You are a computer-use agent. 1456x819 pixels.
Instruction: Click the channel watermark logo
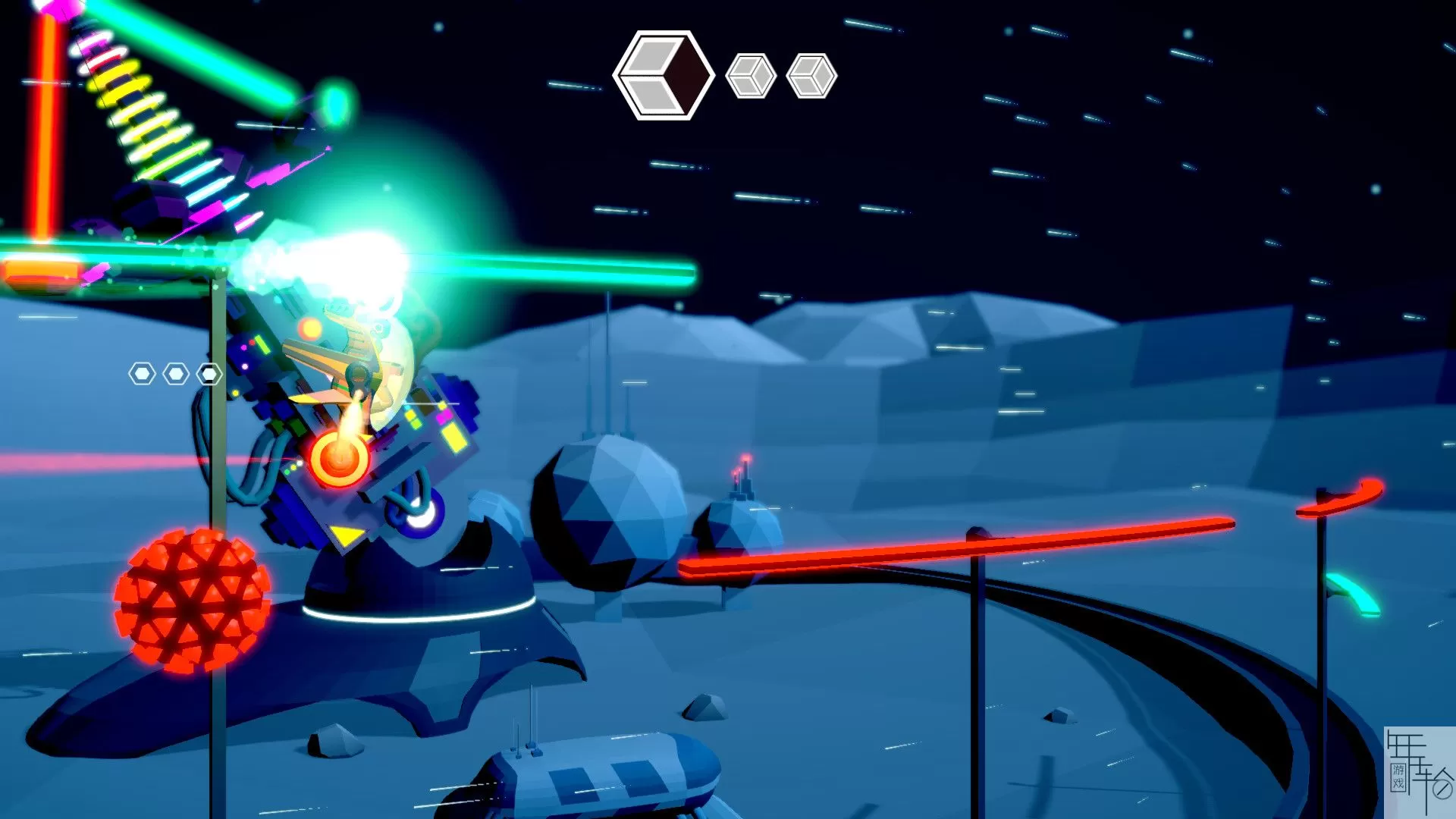[x=1419, y=771]
